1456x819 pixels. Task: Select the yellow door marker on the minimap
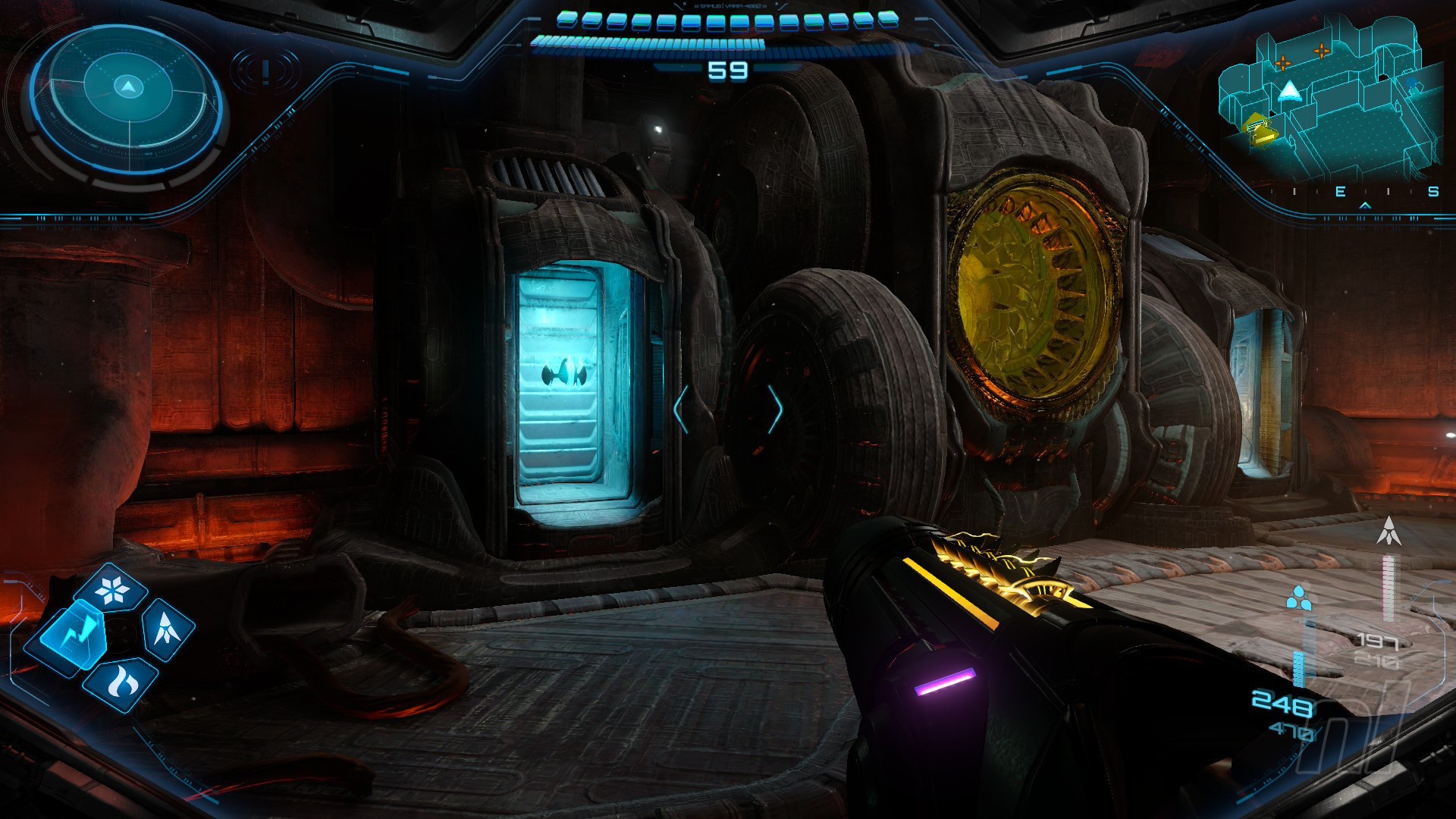pyautogui.click(x=1260, y=129)
